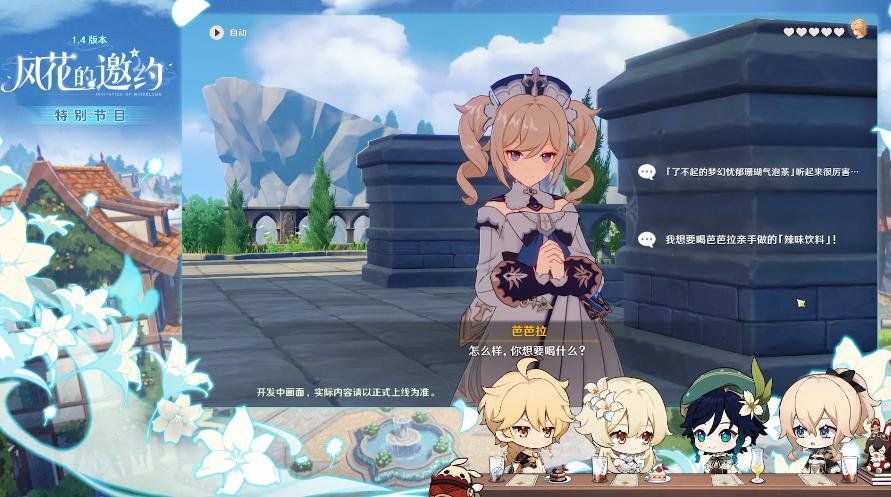The image size is (891, 497).
Task: Choose the bubble tea dialogue option
Action: 750,172
